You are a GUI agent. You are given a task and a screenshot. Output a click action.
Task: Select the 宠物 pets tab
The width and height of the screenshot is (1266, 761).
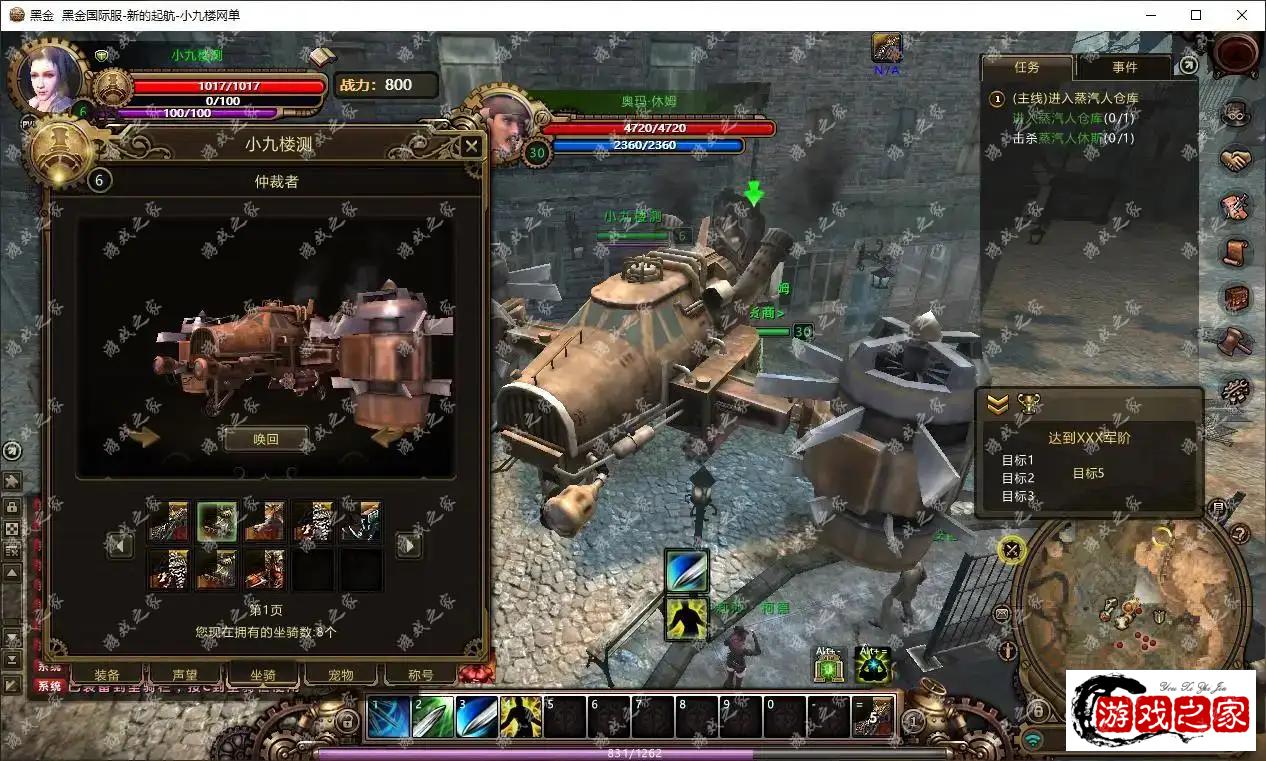point(341,675)
